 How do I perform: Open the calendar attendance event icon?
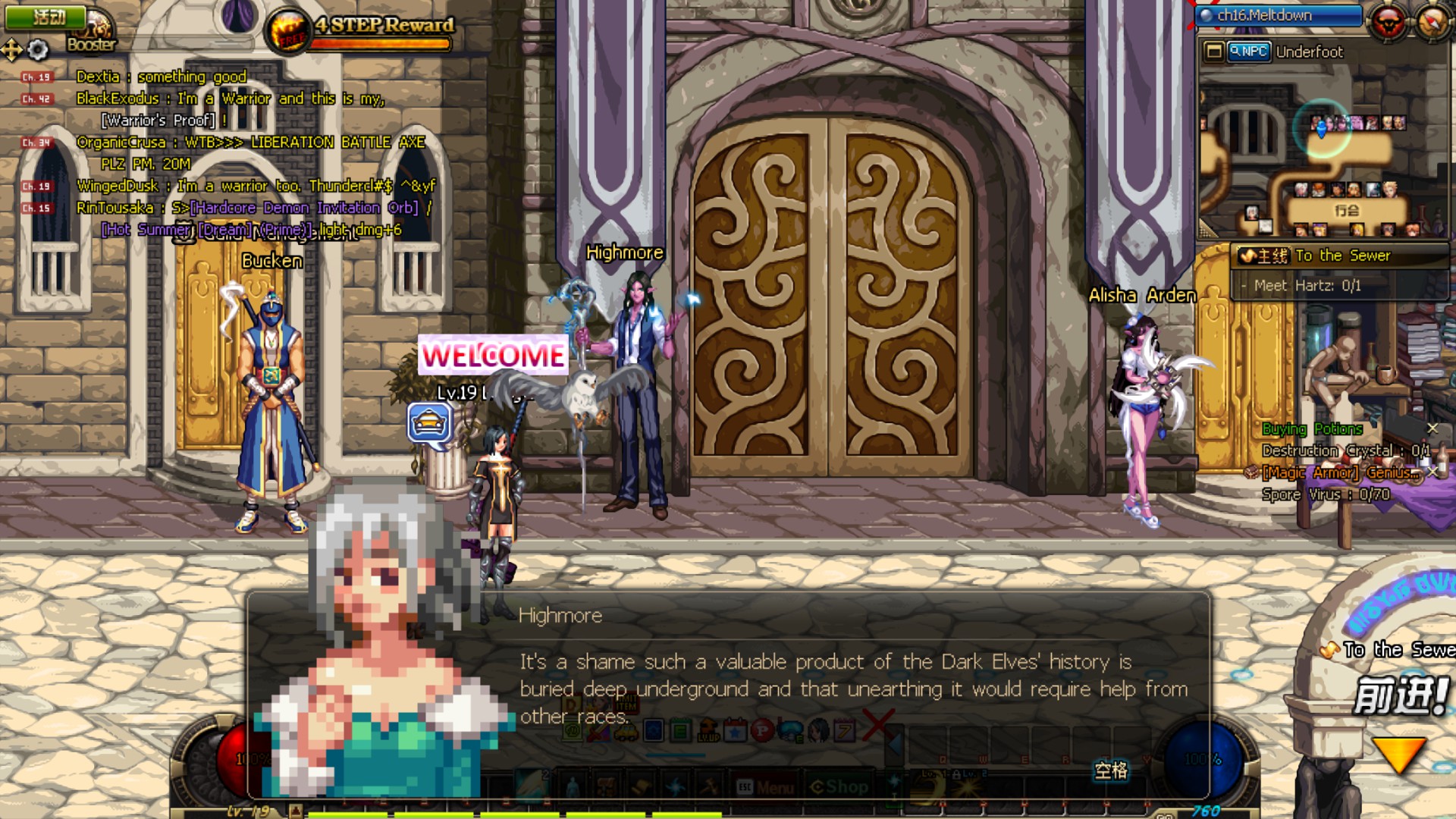tap(736, 731)
